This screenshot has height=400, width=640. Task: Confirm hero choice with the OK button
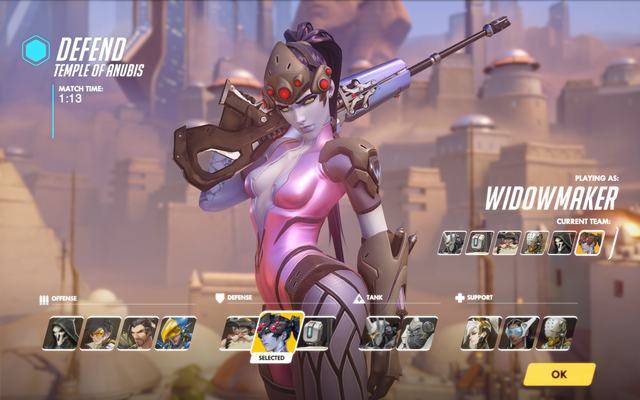click(x=558, y=374)
